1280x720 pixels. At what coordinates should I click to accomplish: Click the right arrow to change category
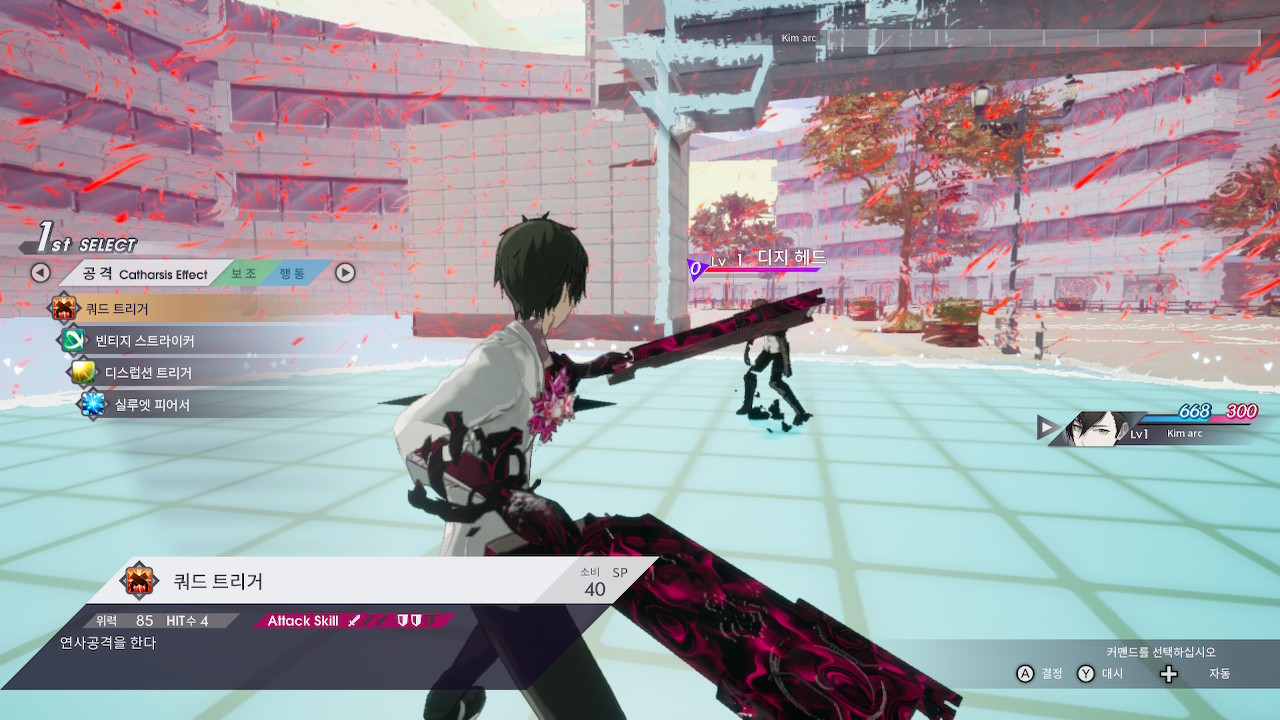[344, 272]
